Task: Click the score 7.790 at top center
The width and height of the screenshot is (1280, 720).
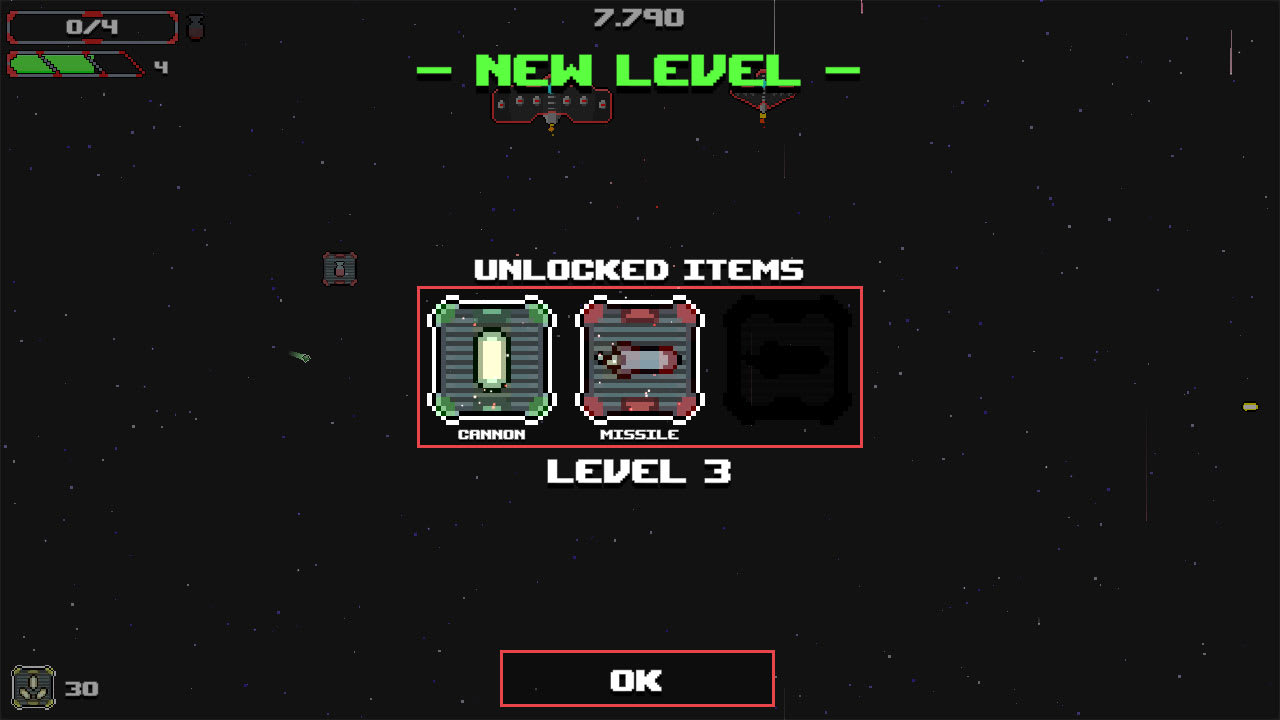Action: coord(637,17)
